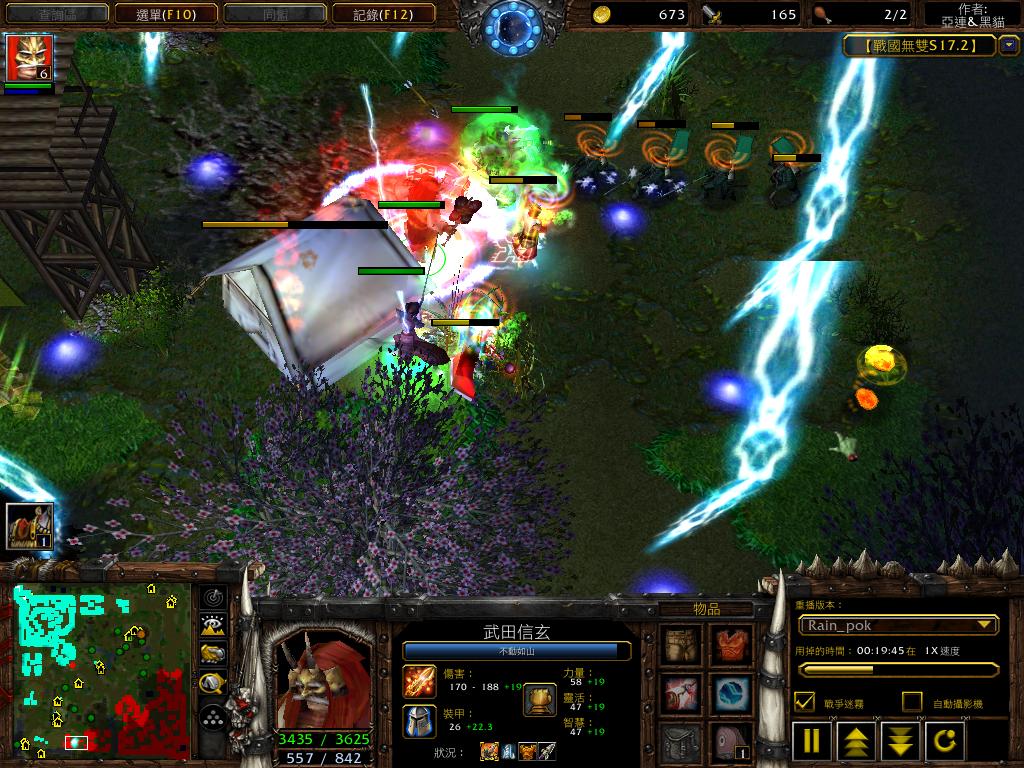Select the gray backpack inventory item
Screen dimensions: 1024x768
pos(683,741)
